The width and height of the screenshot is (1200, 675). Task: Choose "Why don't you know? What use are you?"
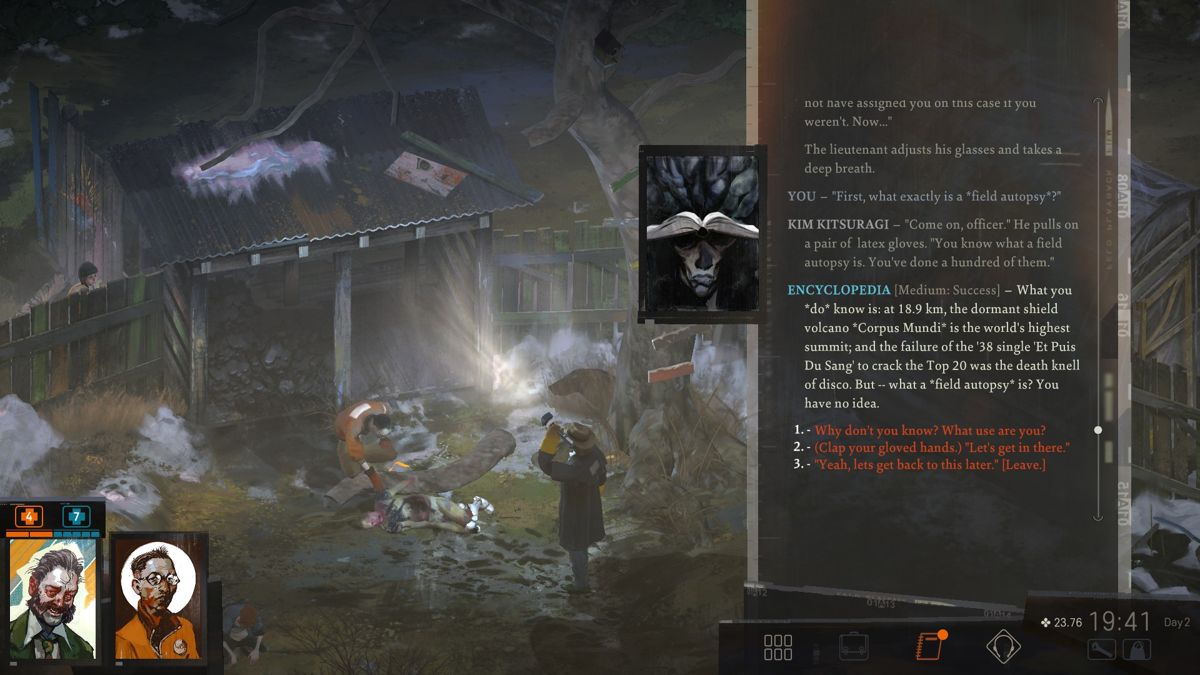930,430
